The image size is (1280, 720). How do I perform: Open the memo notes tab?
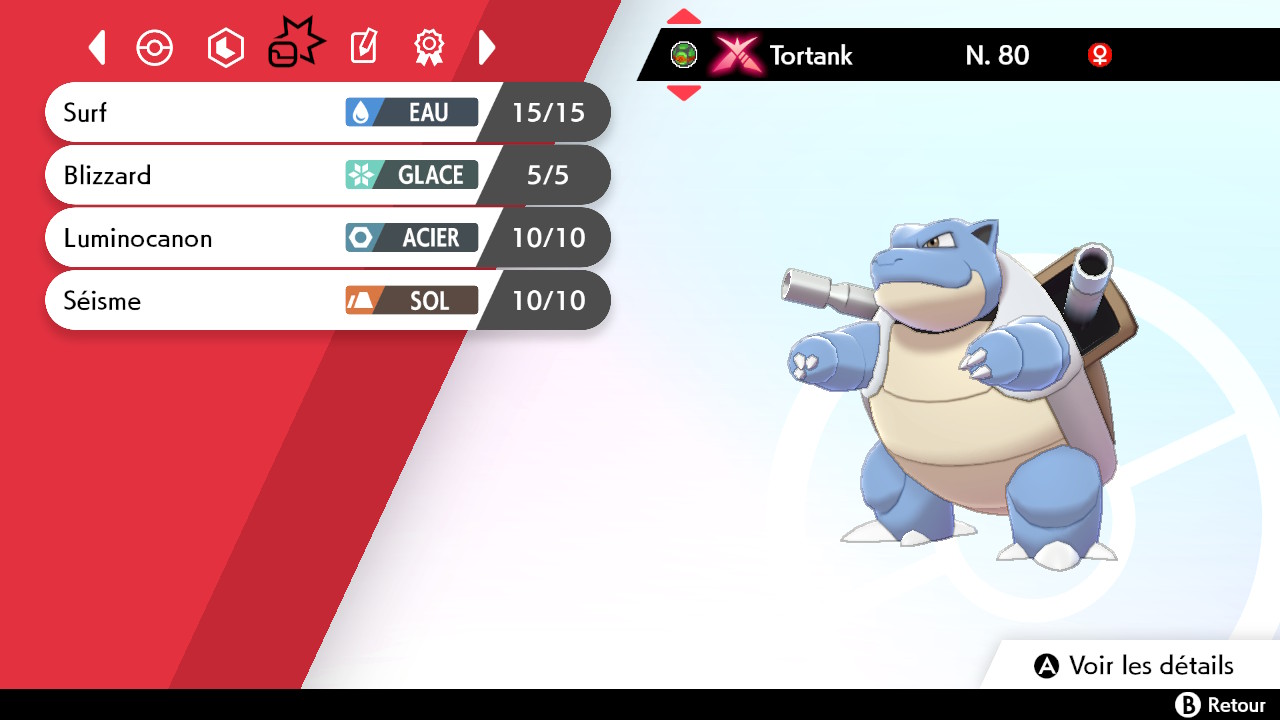coord(364,47)
